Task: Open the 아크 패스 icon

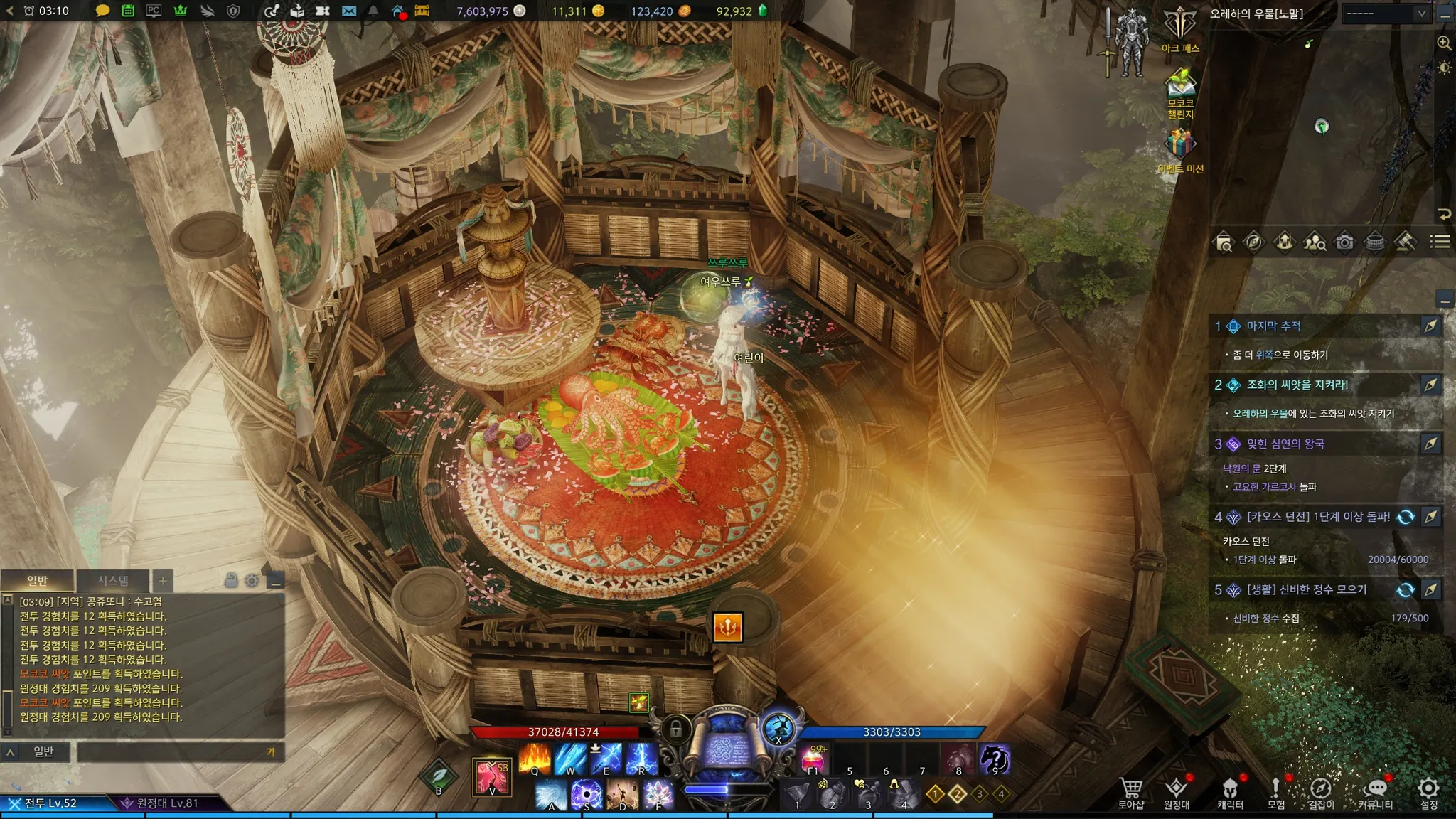Action: coord(1180,27)
